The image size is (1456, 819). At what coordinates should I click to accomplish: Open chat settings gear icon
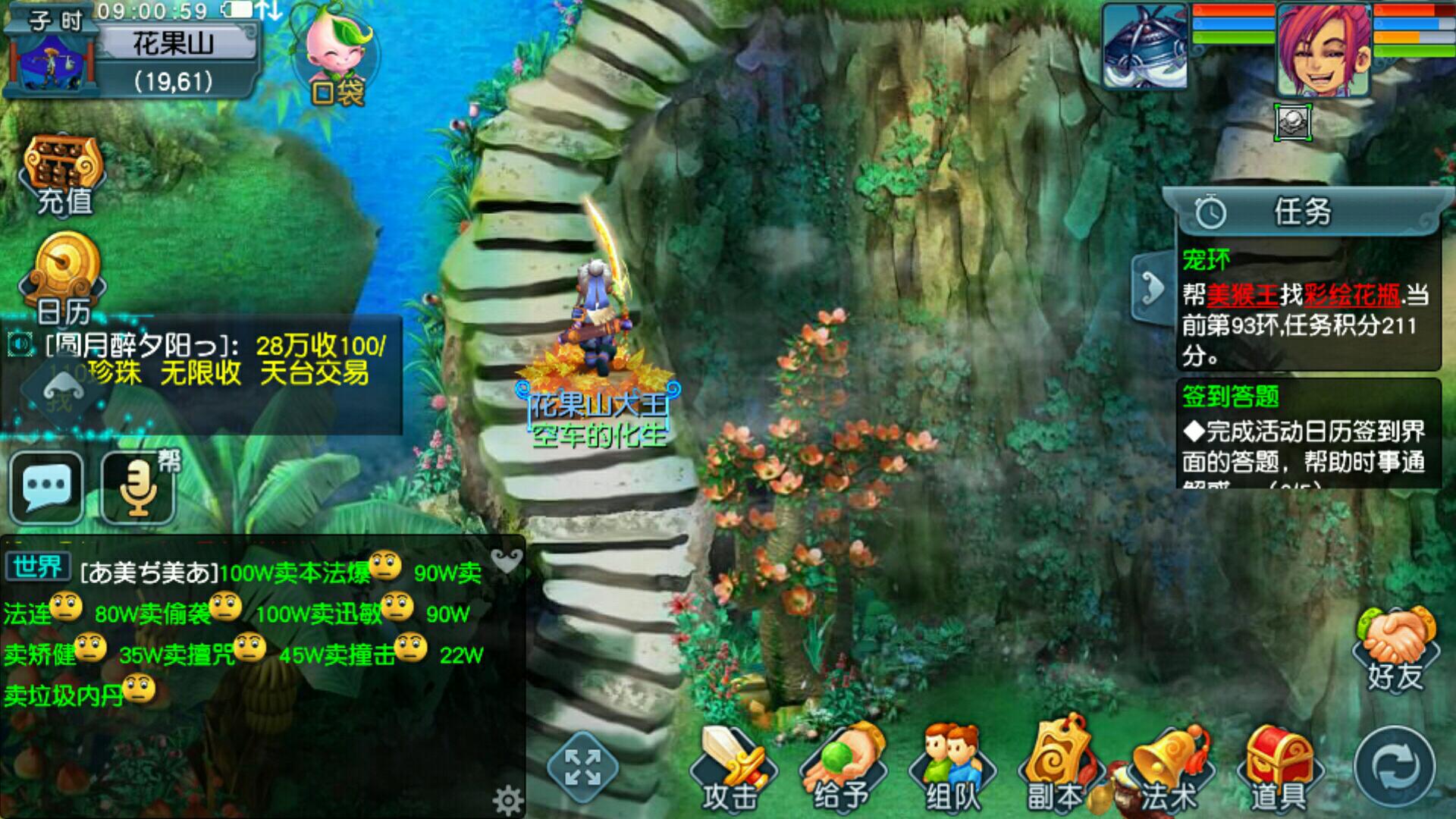tap(507, 799)
